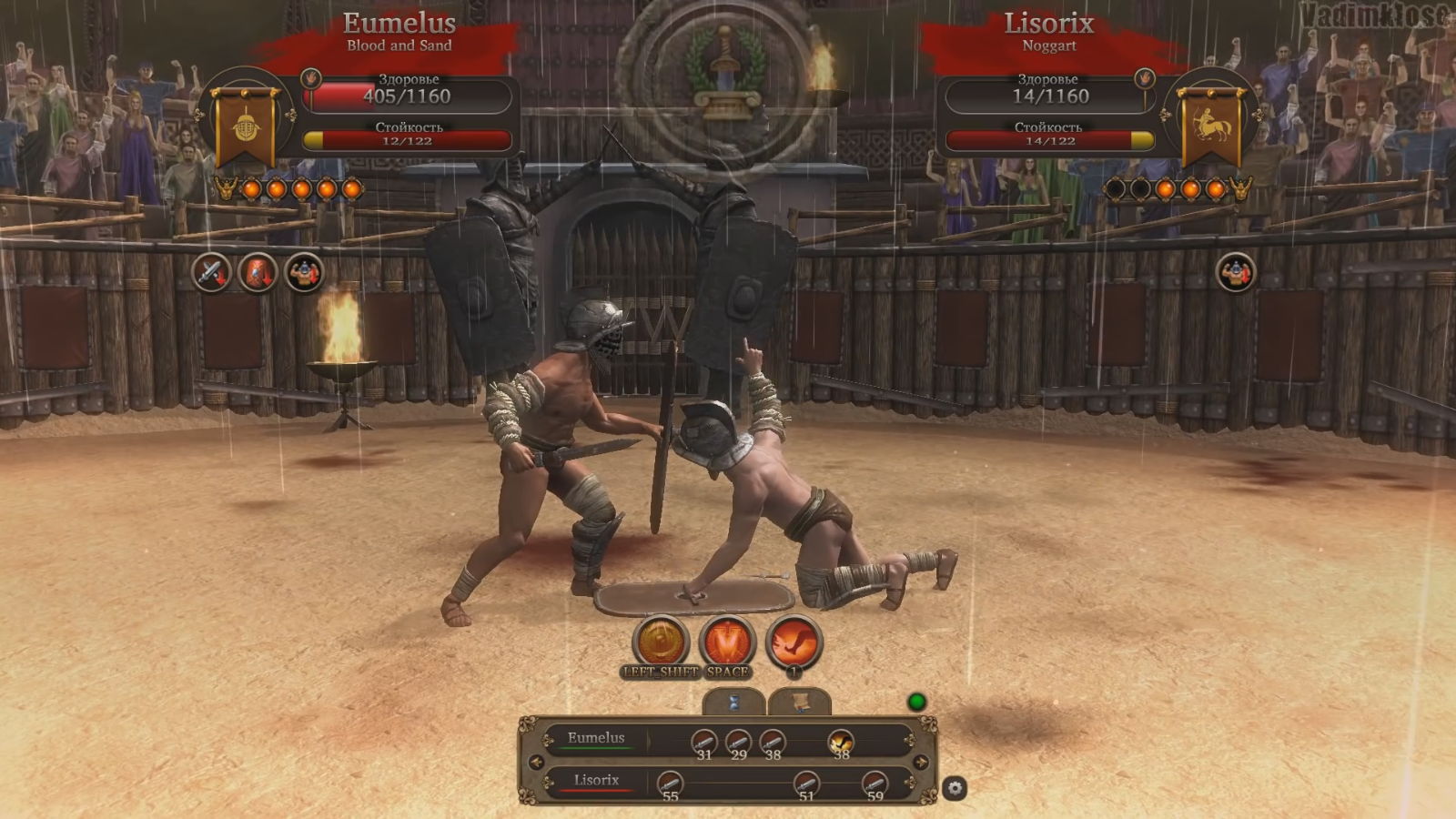The height and width of the screenshot is (819, 1456).
Task: Select Lisorix's queued attack marked 51
Action: coord(806,784)
